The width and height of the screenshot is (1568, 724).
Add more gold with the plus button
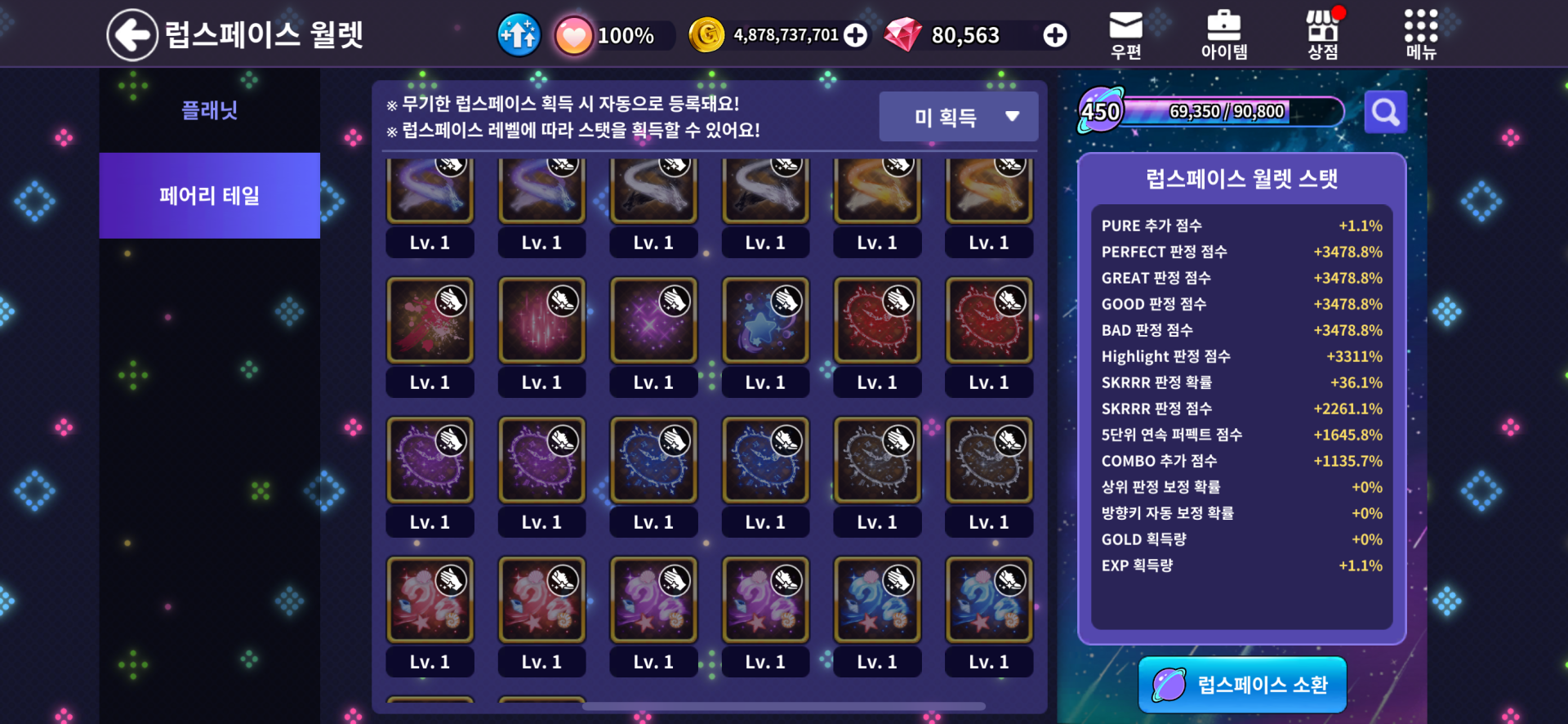coord(855,35)
